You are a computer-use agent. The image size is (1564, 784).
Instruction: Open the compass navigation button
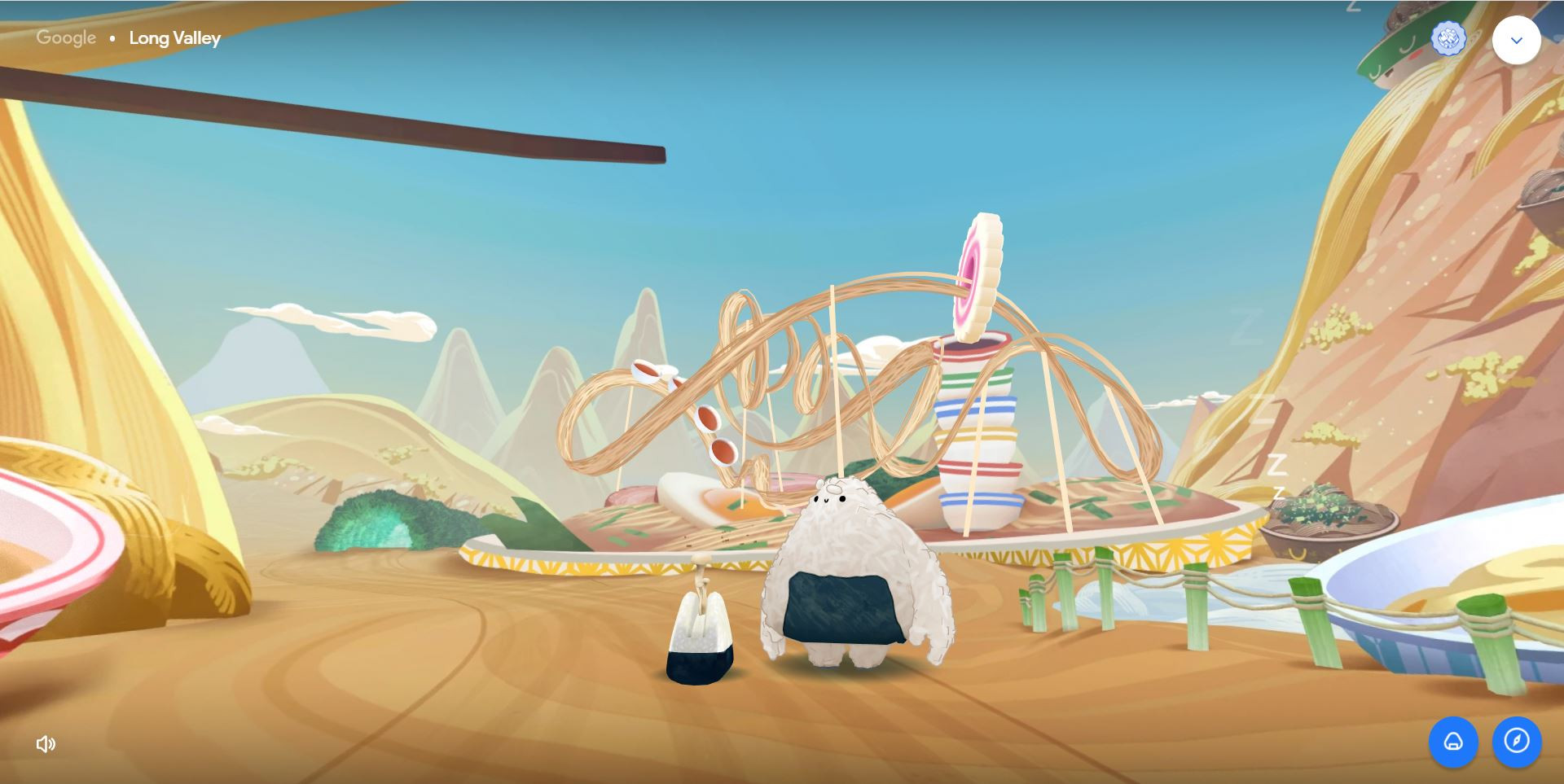[1516, 741]
